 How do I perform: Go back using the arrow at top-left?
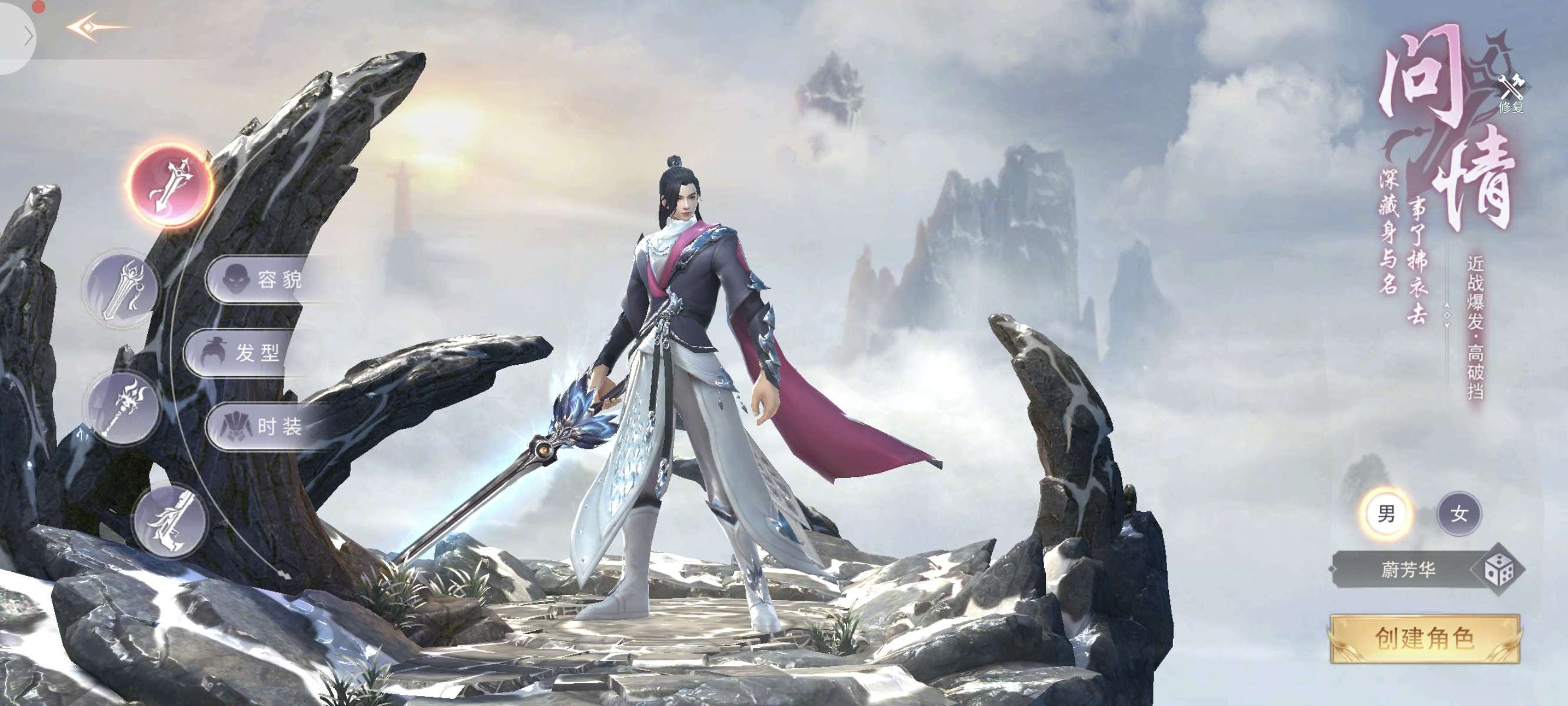click(96, 28)
